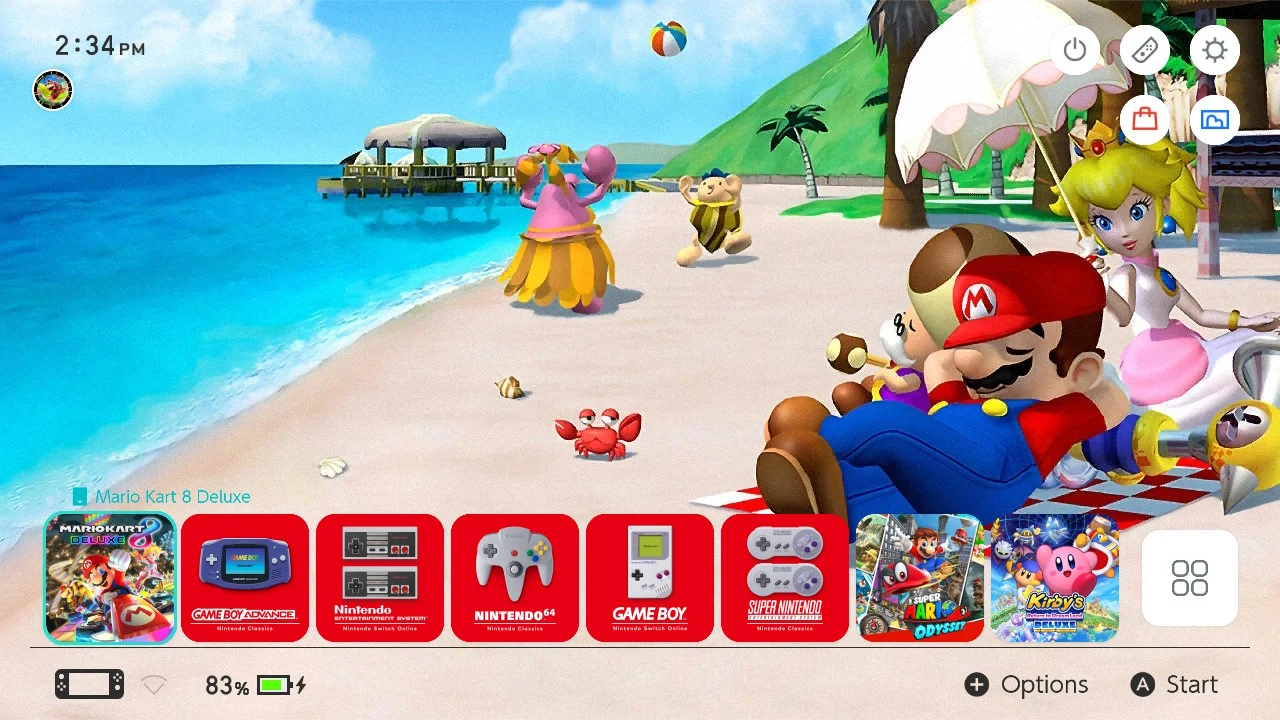
Task: Open the Game Boy Nintendo Switch Online app
Action: pyautogui.click(x=650, y=578)
